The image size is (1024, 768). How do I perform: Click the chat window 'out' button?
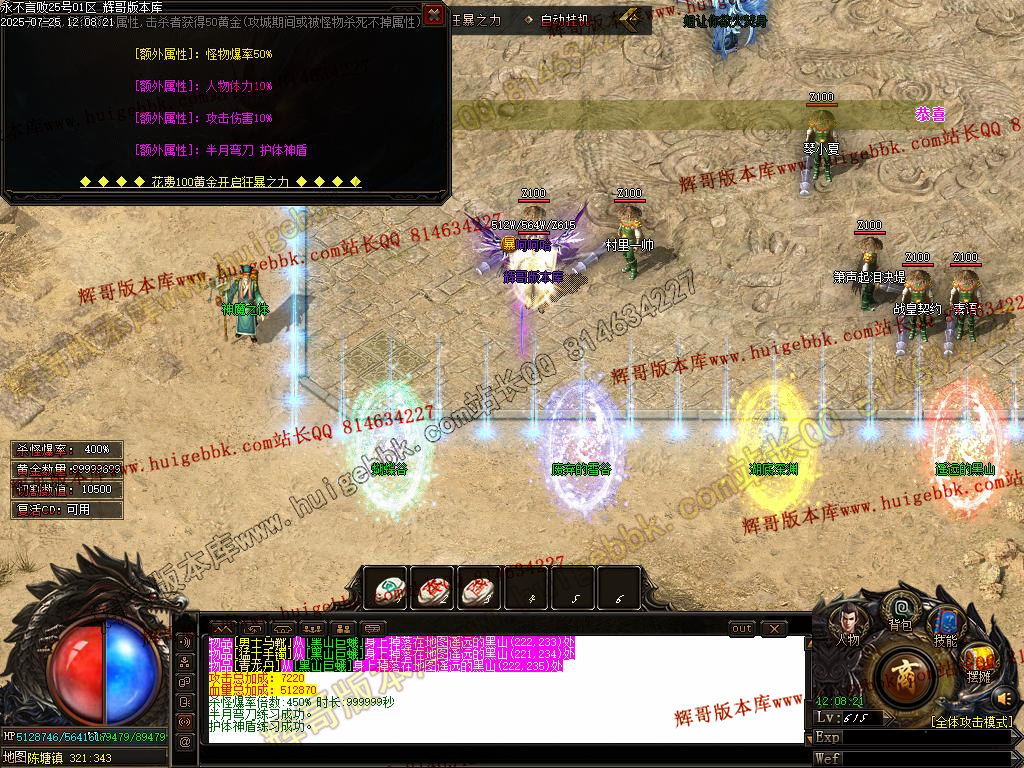(x=741, y=629)
